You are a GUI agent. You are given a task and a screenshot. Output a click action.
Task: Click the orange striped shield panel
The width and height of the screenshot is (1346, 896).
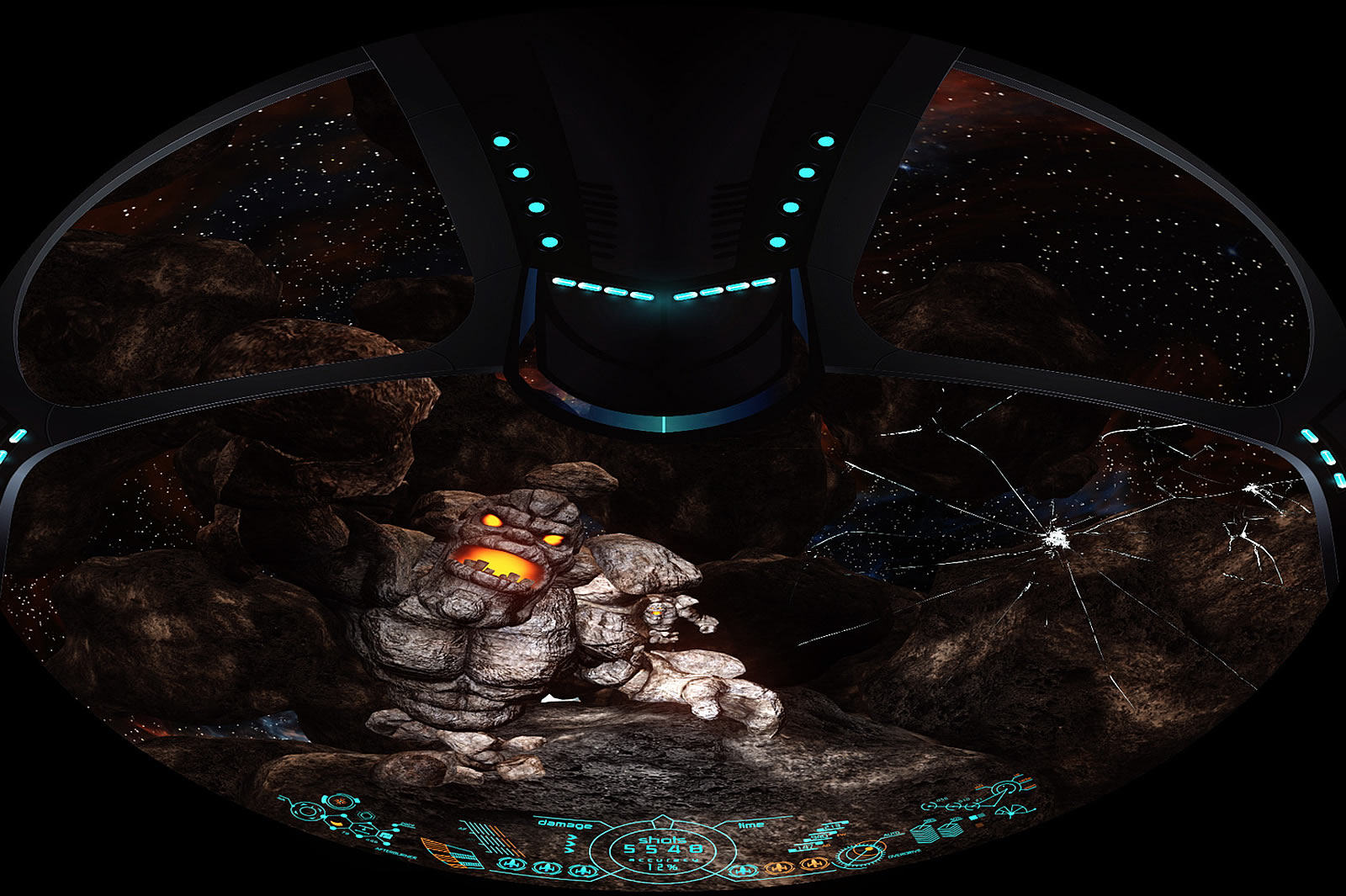443,851
